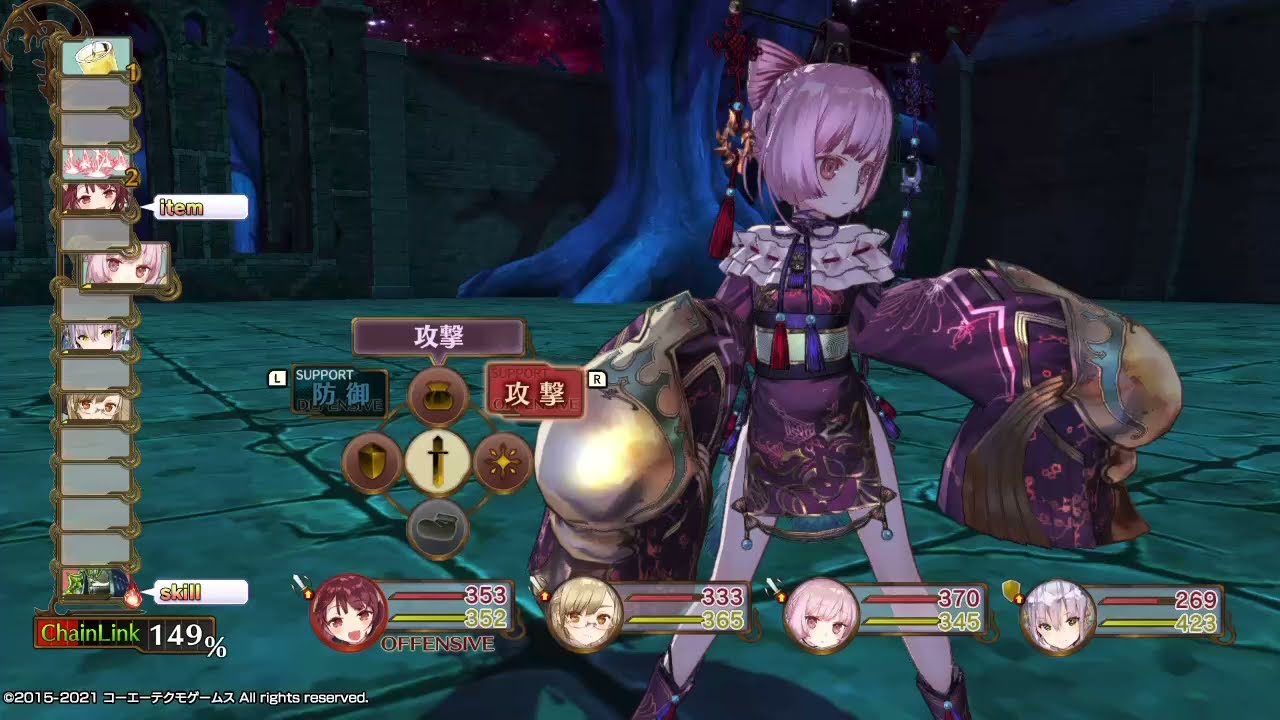Click the green enemy entry tagged "skill"
This screenshot has height=720, width=1280.
[94, 584]
